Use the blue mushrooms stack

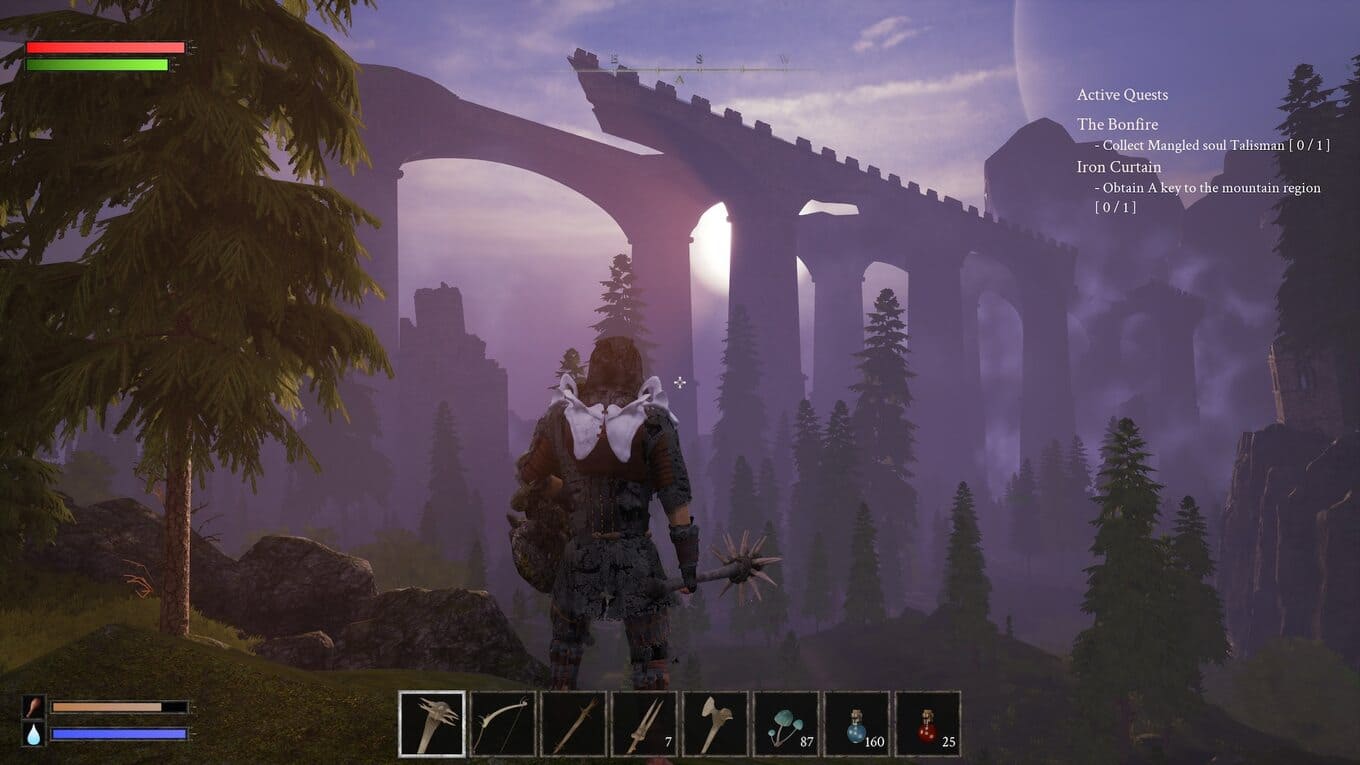click(x=786, y=724)
